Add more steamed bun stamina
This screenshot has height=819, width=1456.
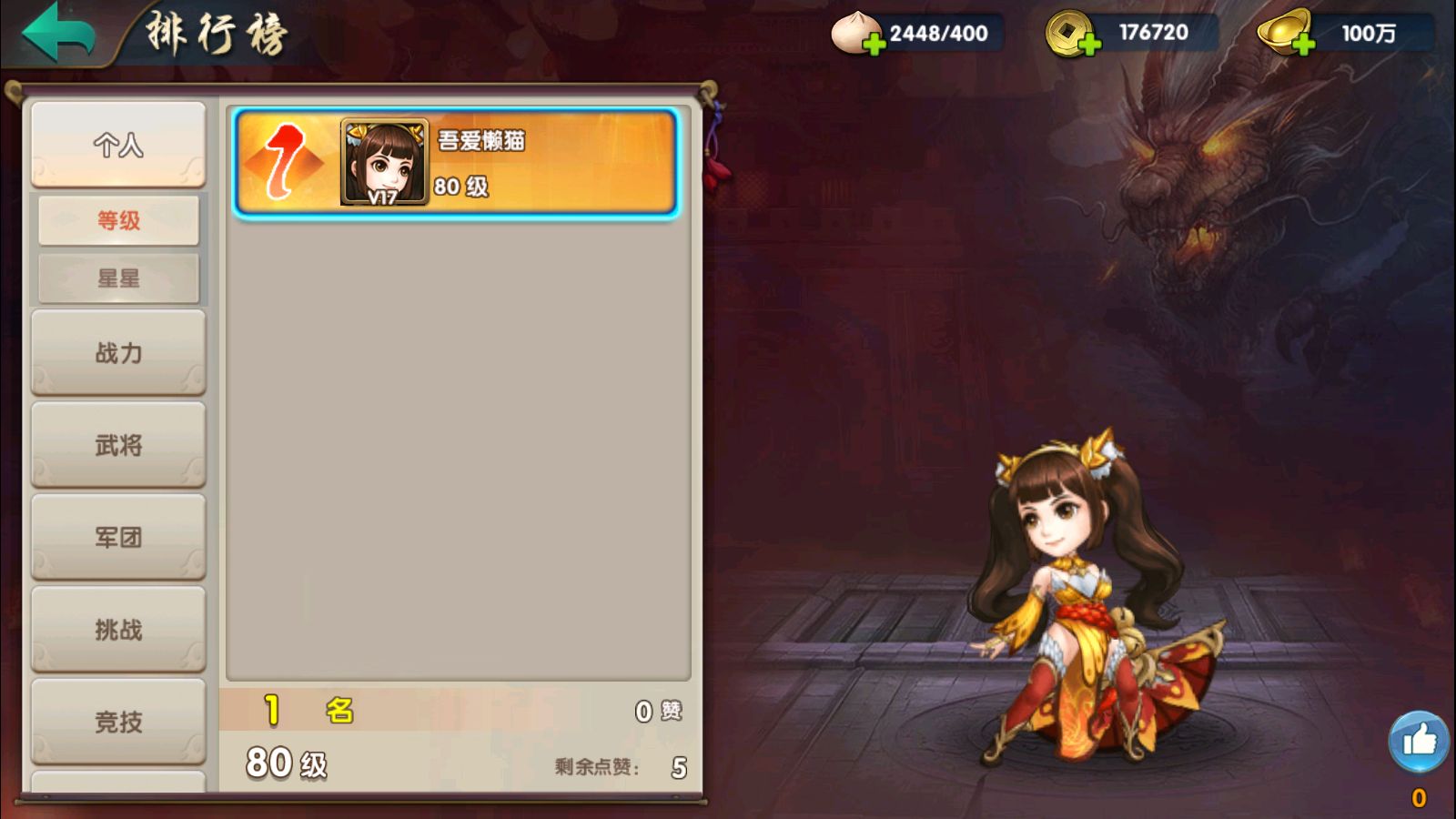[x=873, y=43]
